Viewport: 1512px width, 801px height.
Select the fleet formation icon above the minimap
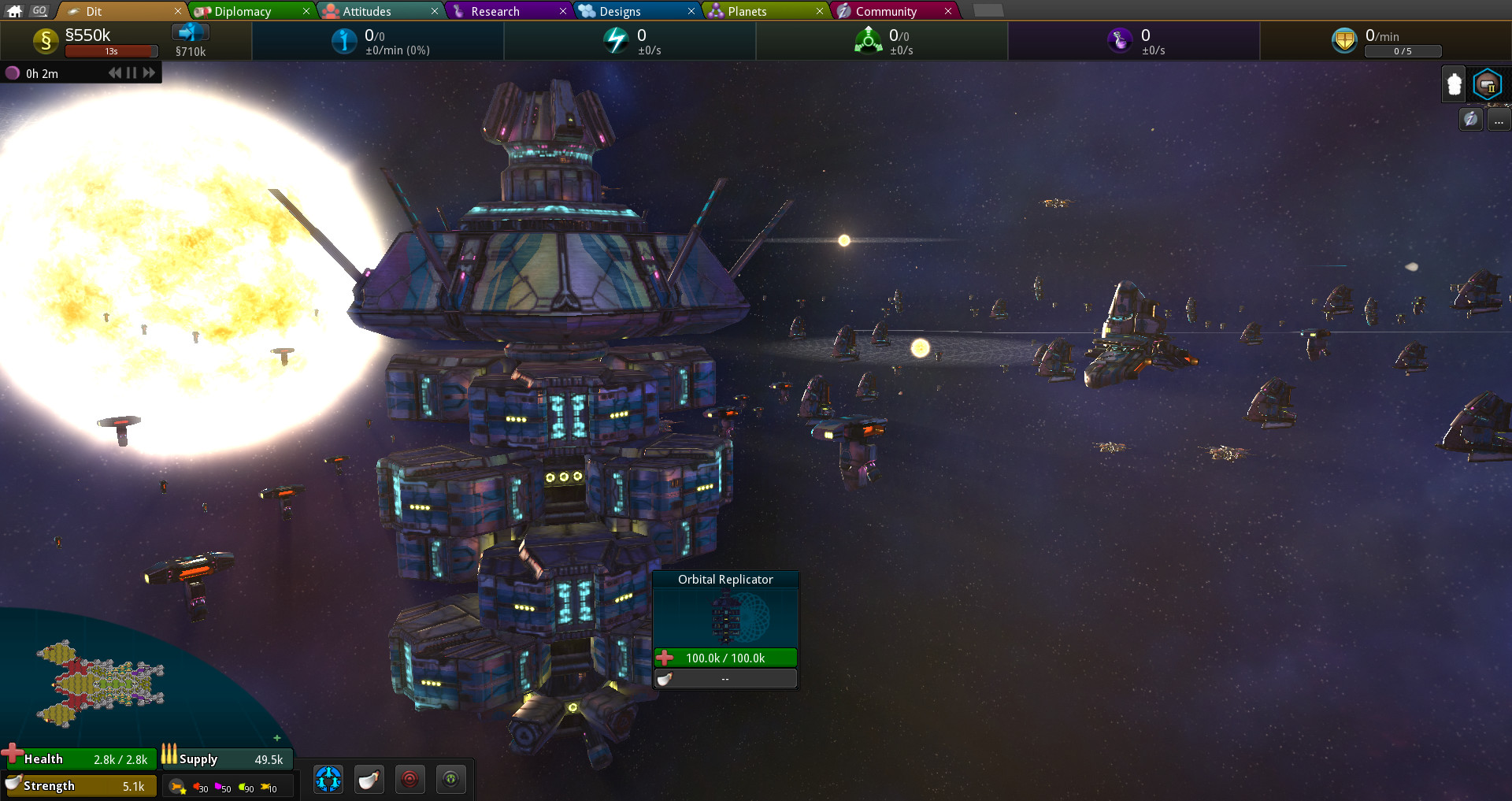pyautogui.click(x=328, y=780)
